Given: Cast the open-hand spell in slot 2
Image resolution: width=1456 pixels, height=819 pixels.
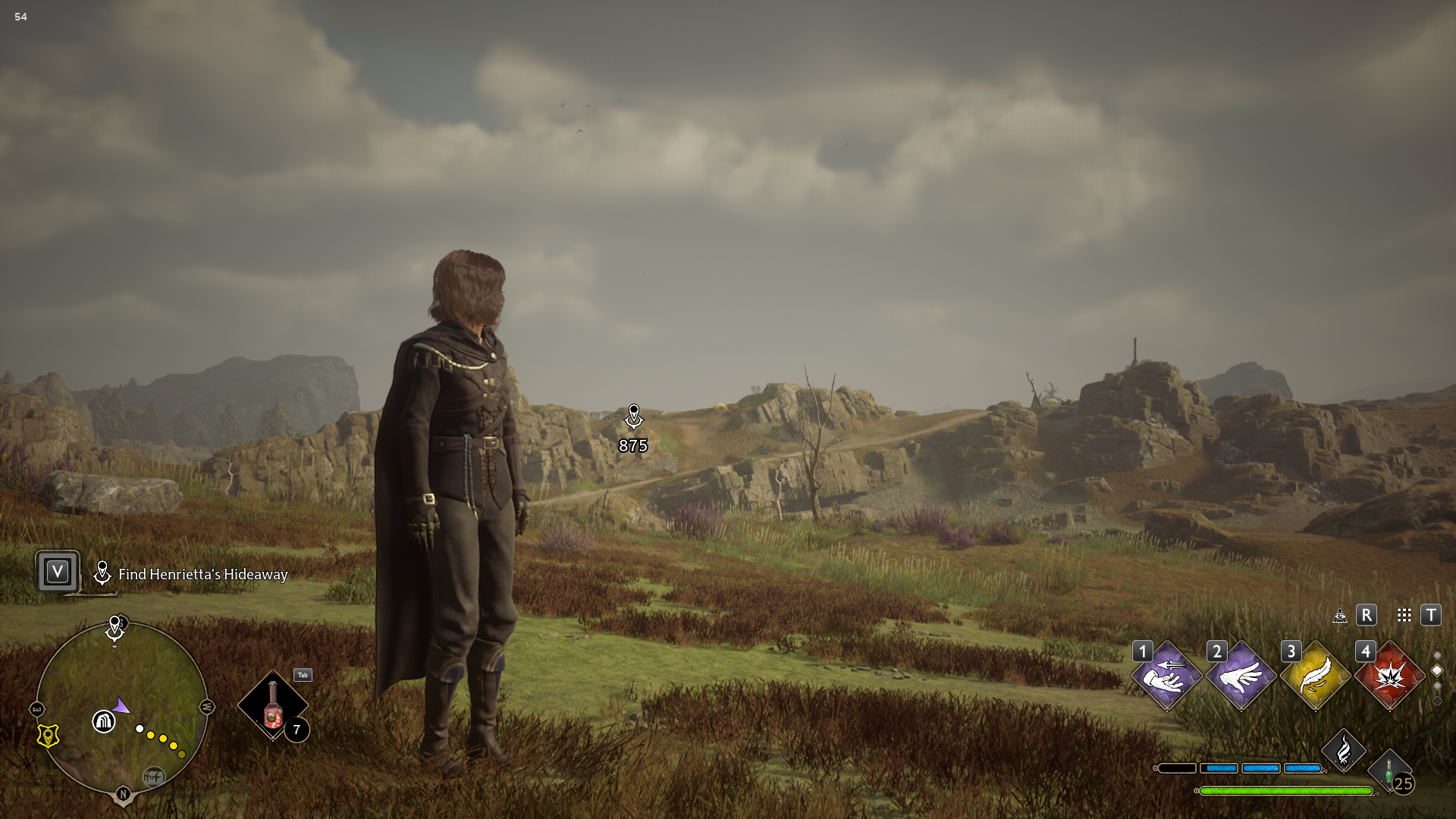Looking at the screenshot, I should tap(1241, 676).
